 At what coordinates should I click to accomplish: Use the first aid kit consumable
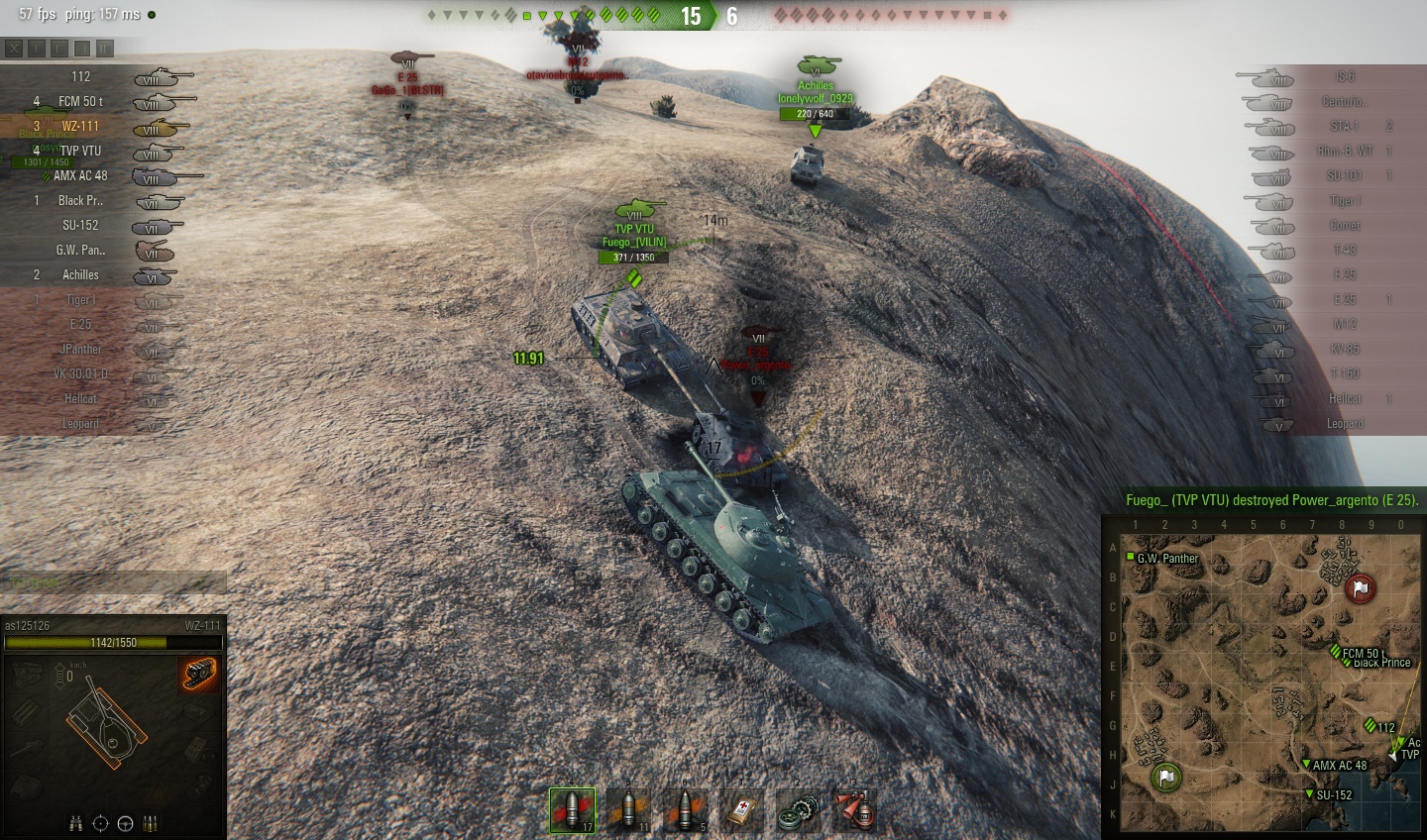742,810
